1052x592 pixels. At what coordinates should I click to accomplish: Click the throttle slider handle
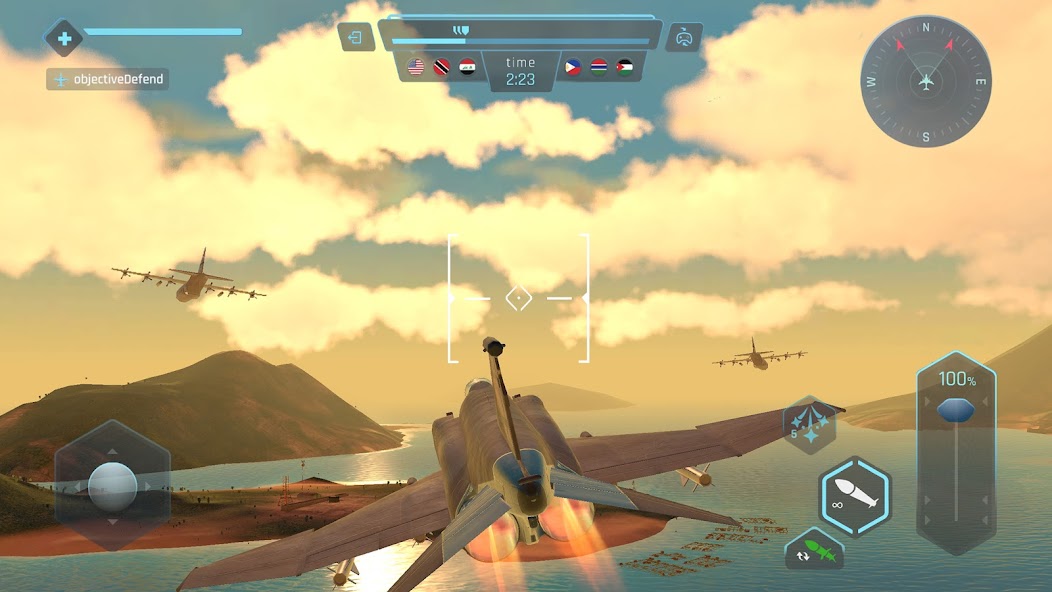tap(955, 410)
